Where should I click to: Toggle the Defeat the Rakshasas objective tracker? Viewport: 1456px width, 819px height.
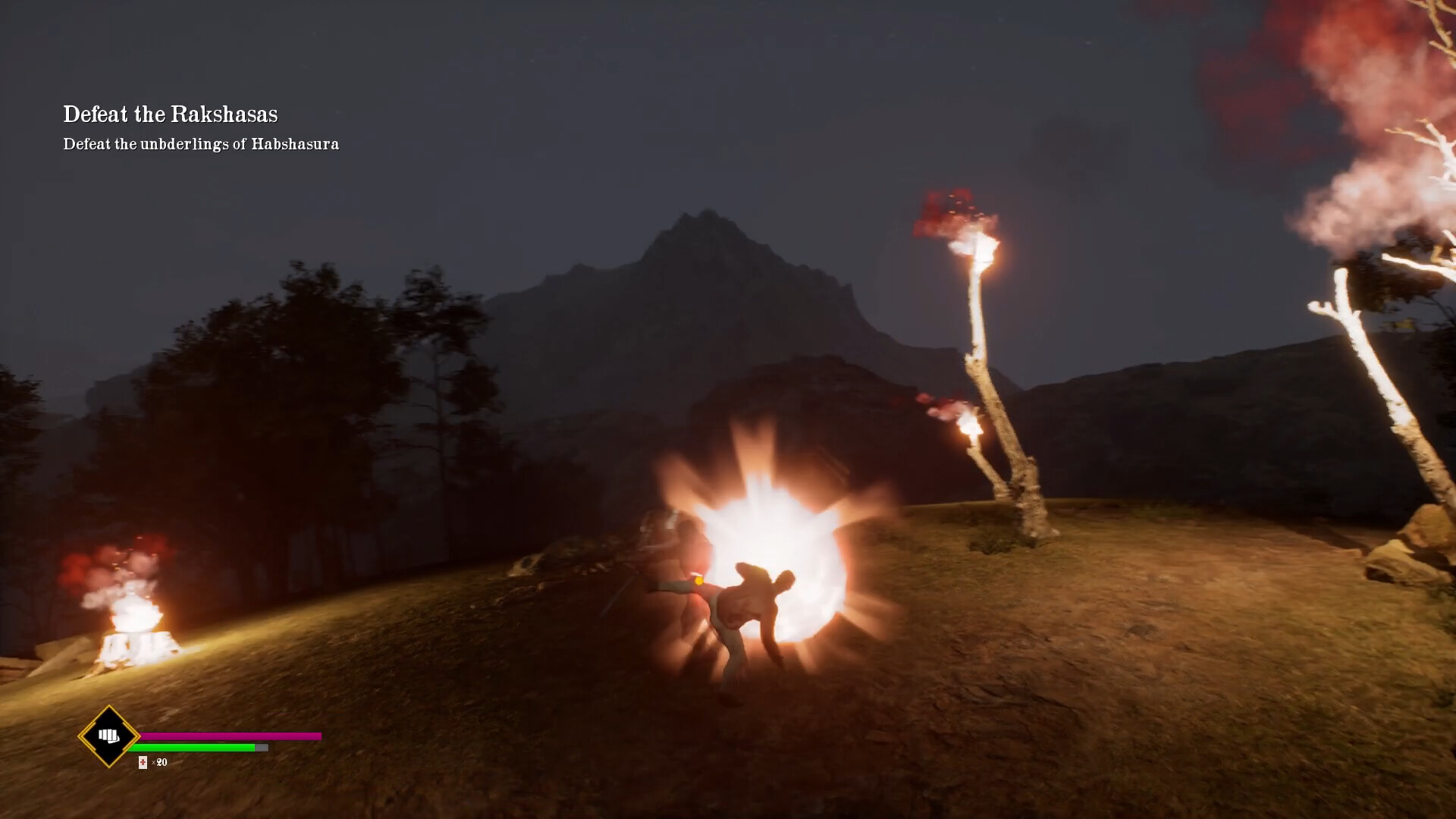click(171, 114)
